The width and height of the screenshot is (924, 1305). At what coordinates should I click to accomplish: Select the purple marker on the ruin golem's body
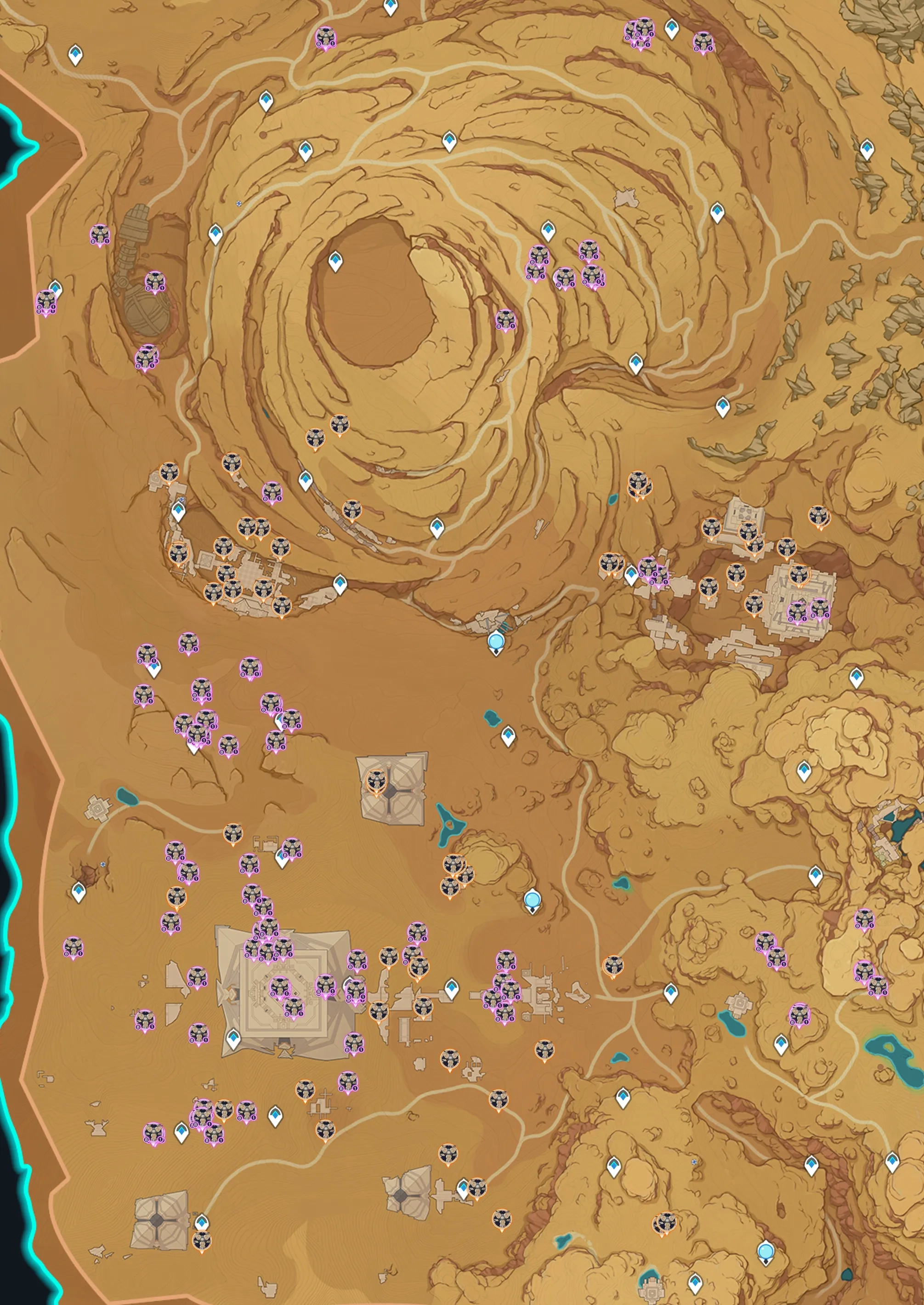point(154,282)
